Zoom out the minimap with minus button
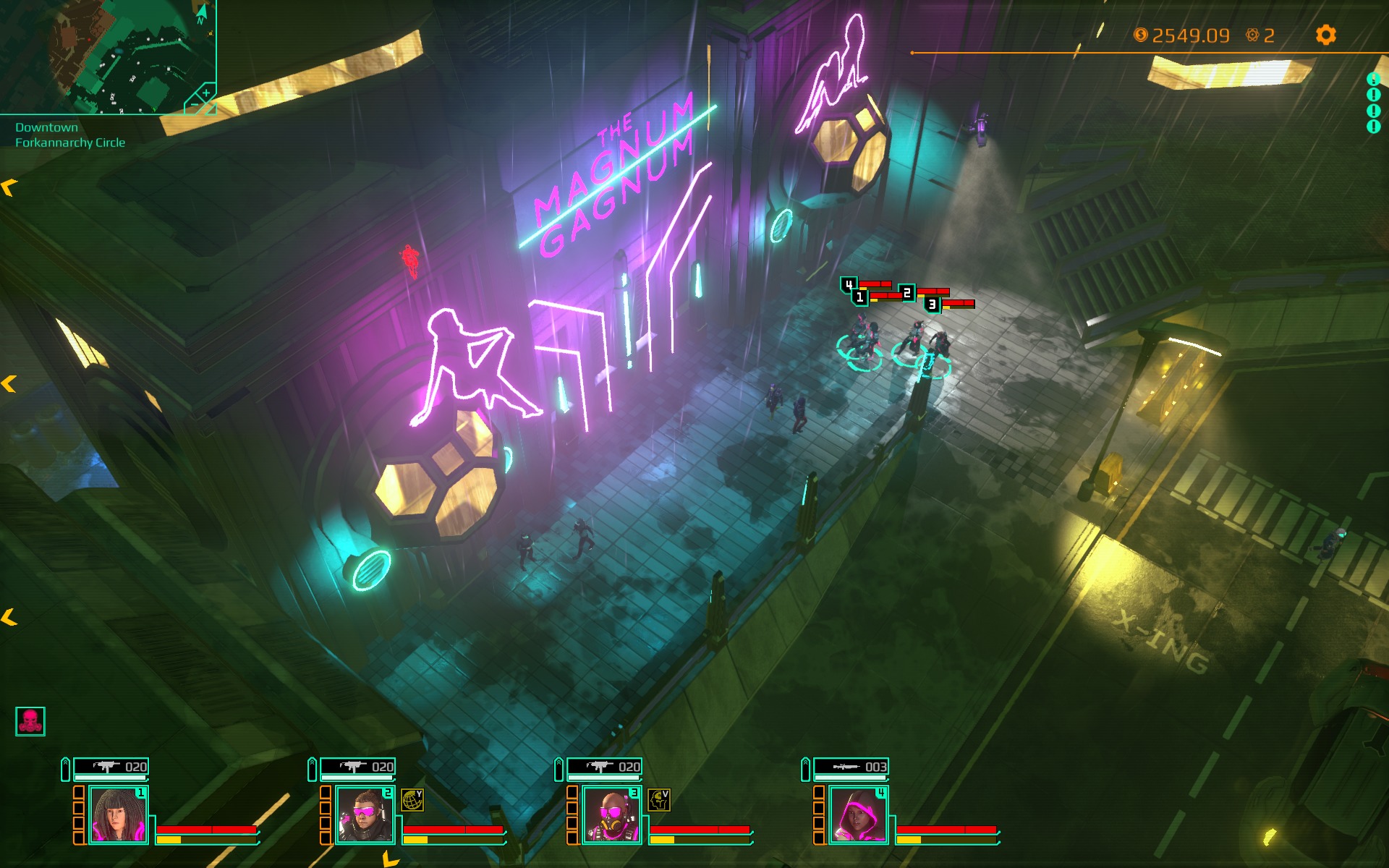Viewport: 1389px width, 868px height. 193,106
